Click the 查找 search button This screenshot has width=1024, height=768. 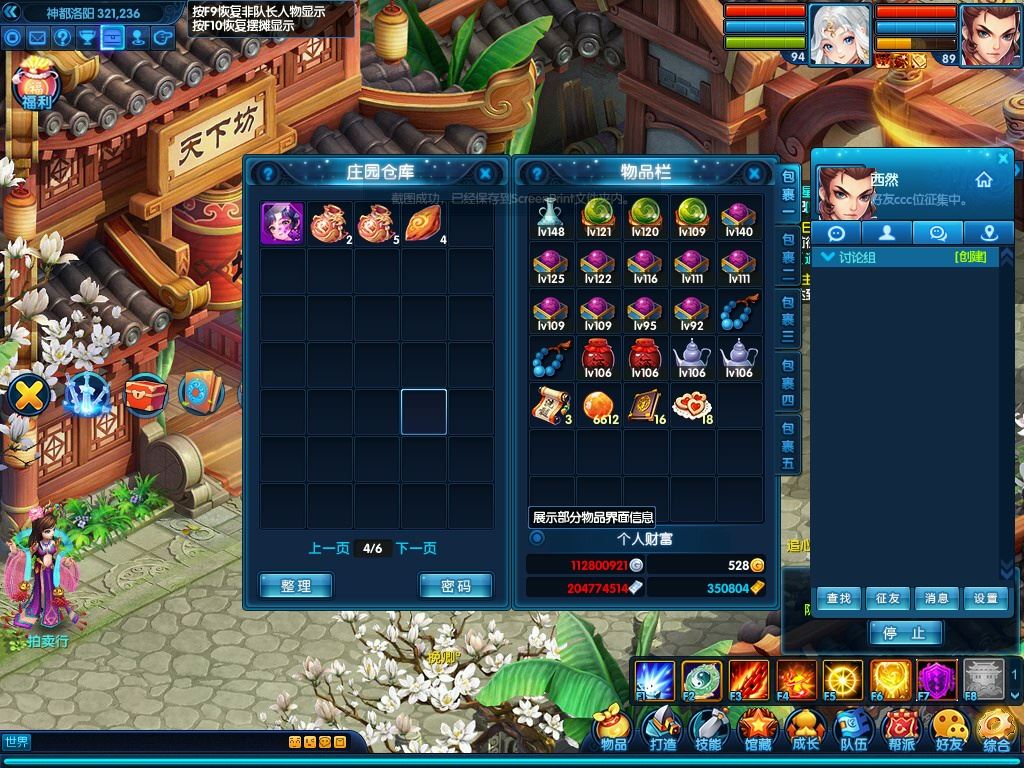pyautogui.click(x=838, y=598)
